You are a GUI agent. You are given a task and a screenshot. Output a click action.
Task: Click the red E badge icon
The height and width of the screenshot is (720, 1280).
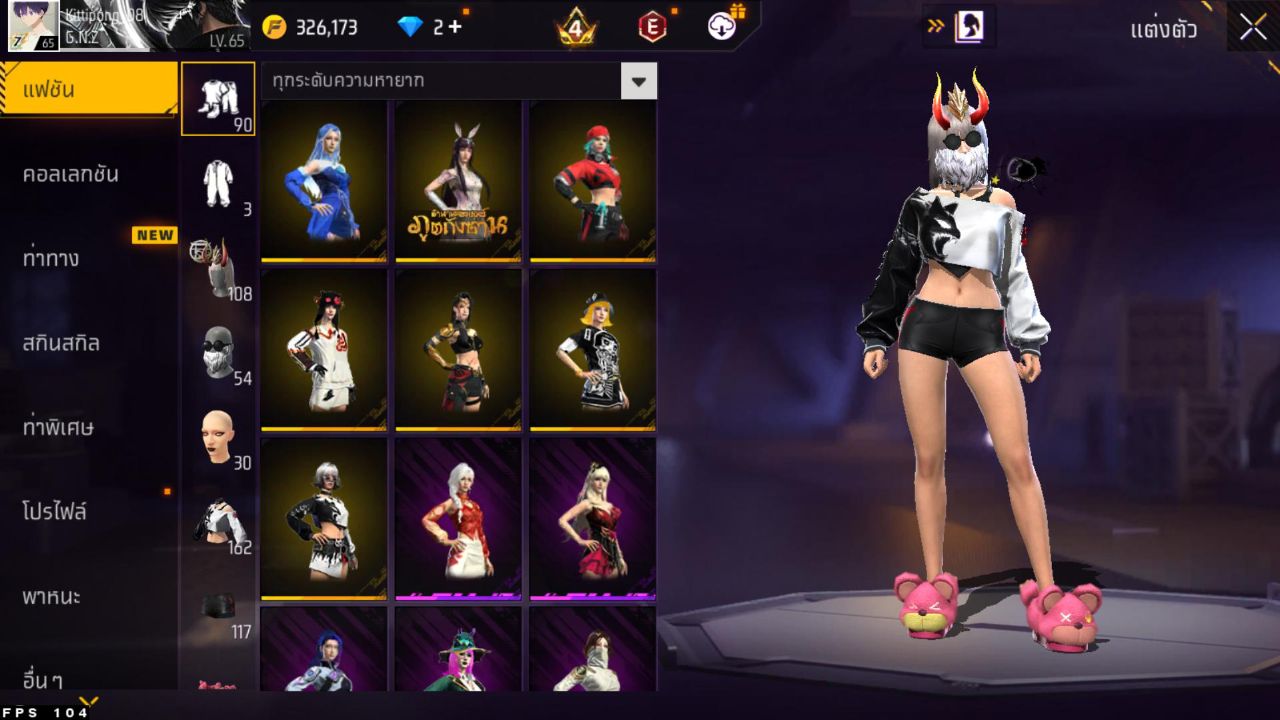click(x=652, y=27)
